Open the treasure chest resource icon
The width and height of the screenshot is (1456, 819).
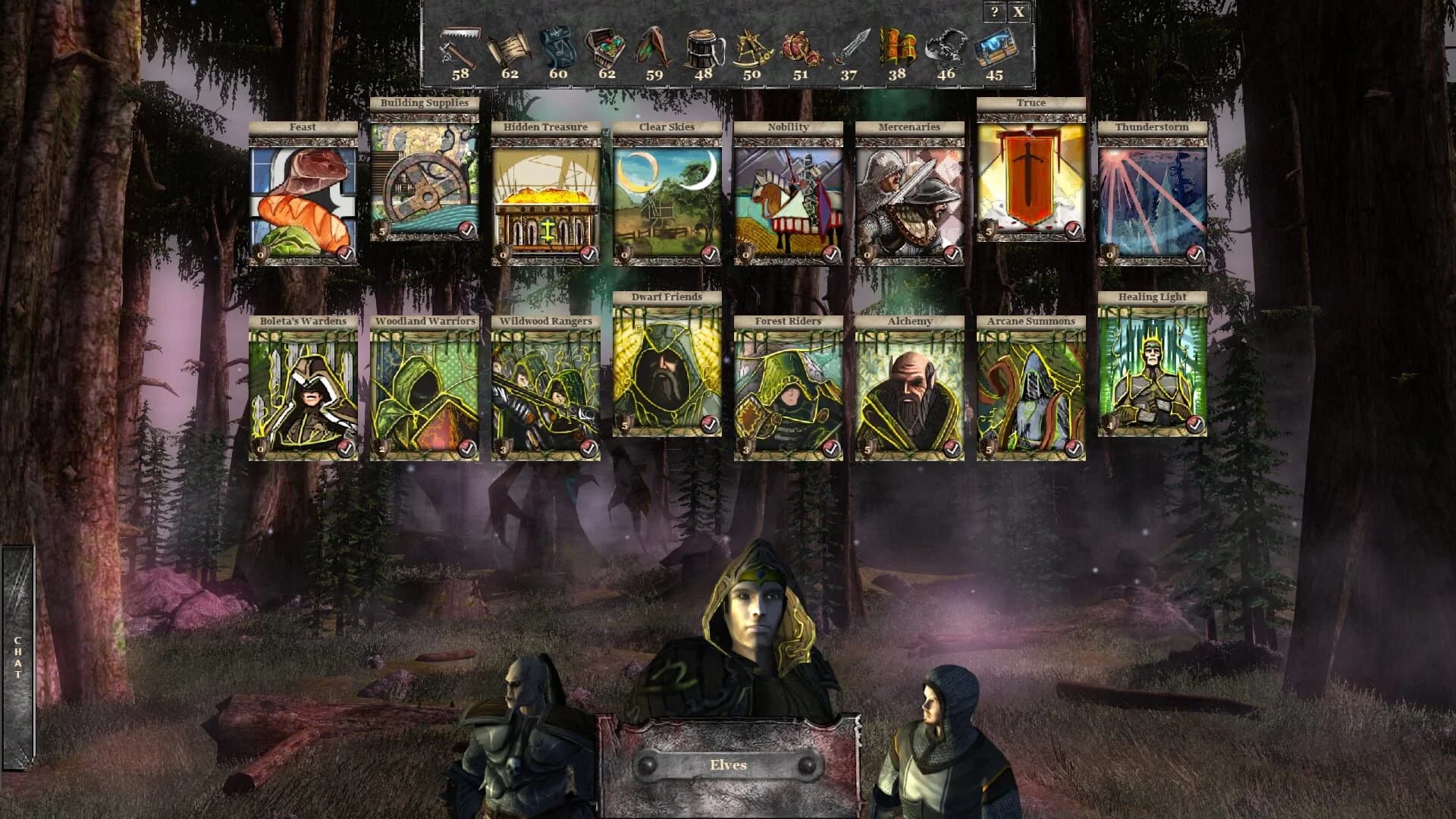(605, 45)
